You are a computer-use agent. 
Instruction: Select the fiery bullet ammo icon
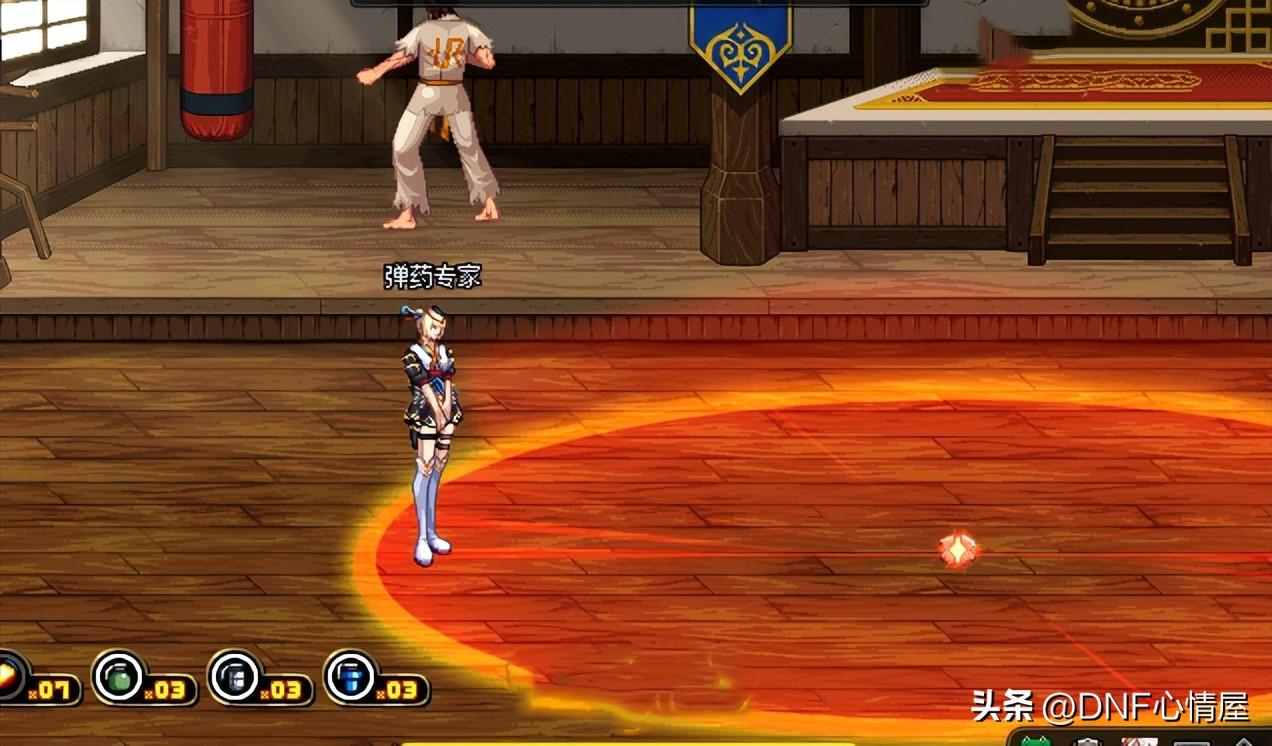coord(10,677)
